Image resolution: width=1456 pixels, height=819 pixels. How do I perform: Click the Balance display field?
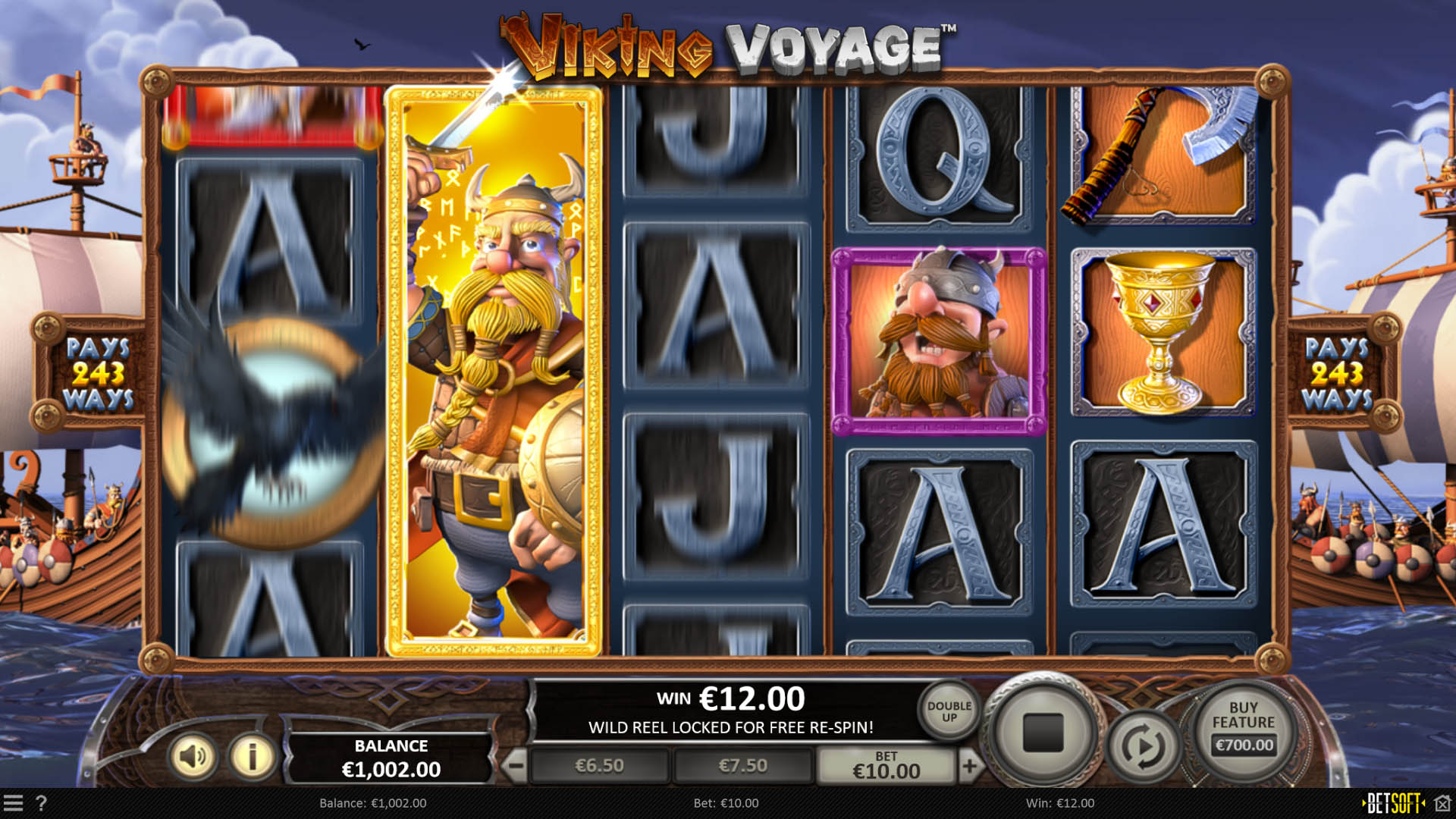click(391, 756)
